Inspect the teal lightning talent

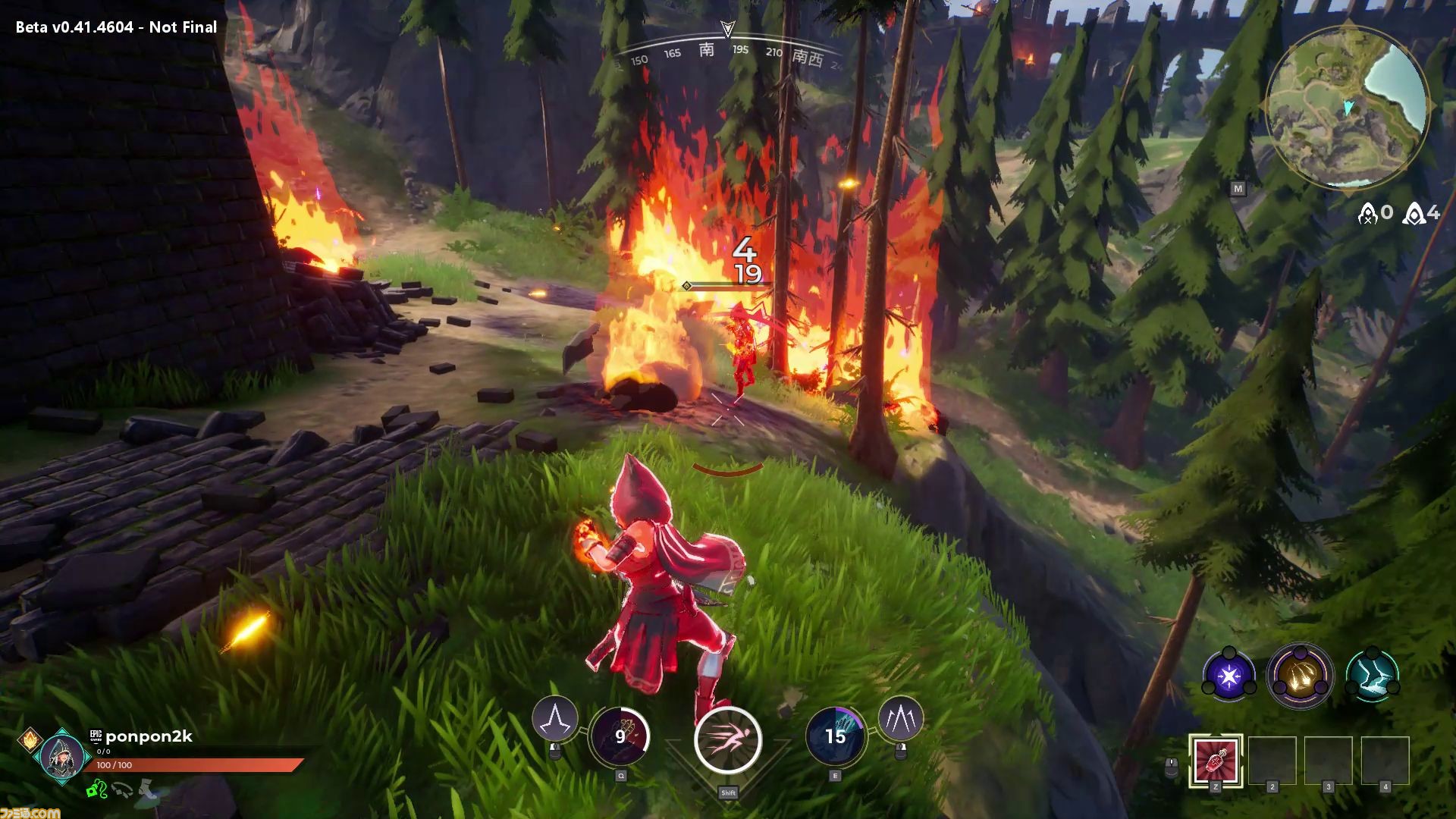click(1371, 675)
